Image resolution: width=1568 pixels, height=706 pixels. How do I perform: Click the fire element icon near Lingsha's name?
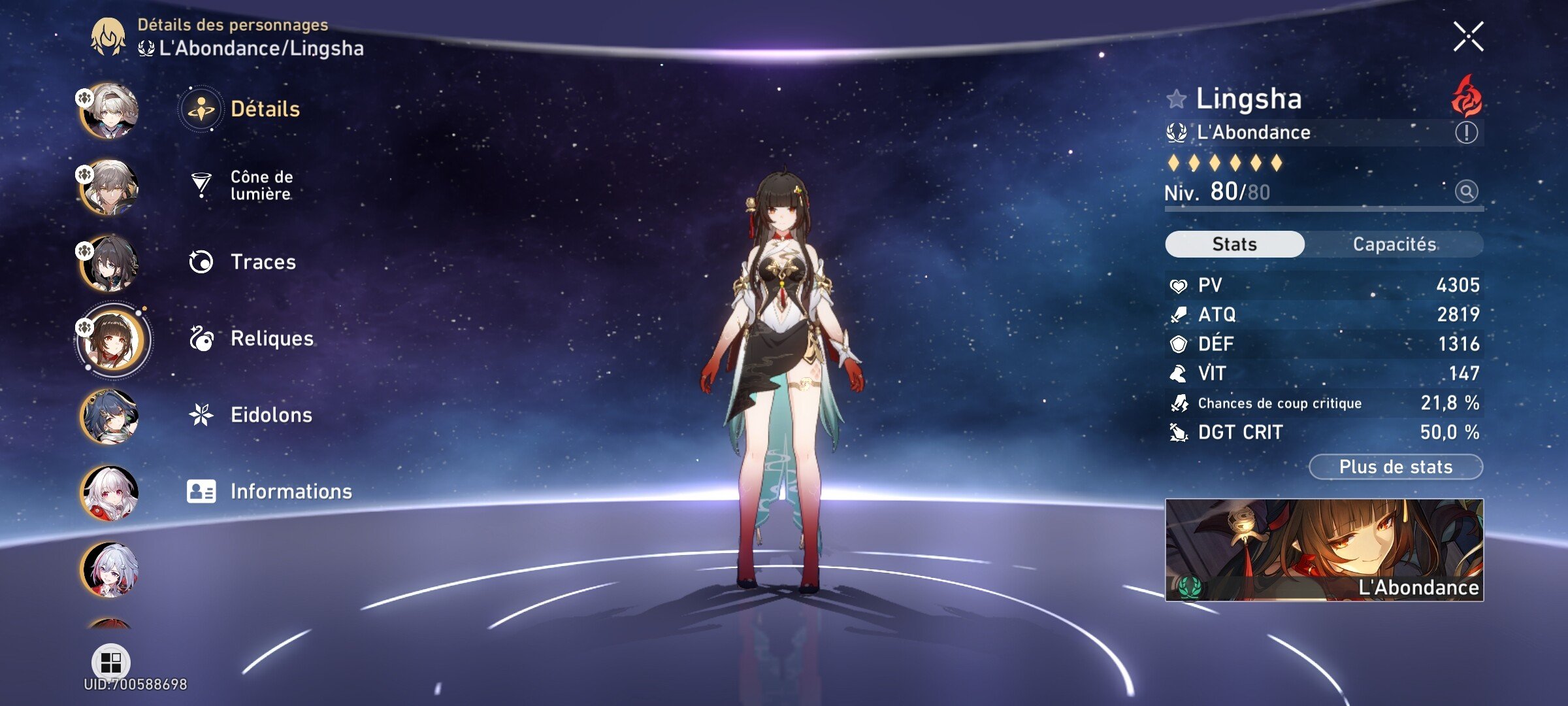[x=1465, y=98]
